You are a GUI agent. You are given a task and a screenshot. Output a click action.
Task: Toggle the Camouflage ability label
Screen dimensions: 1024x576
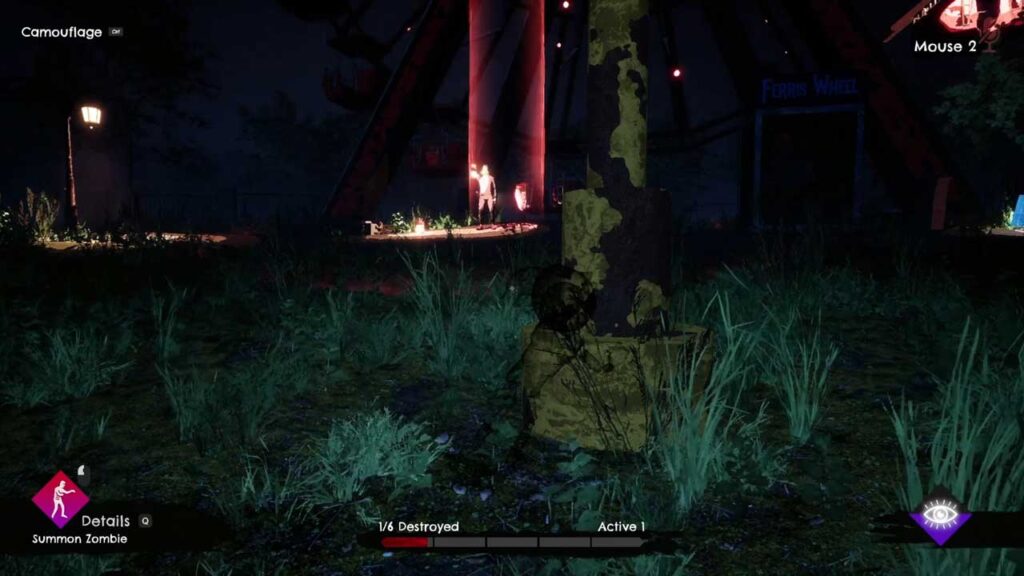tap(62, 32)
